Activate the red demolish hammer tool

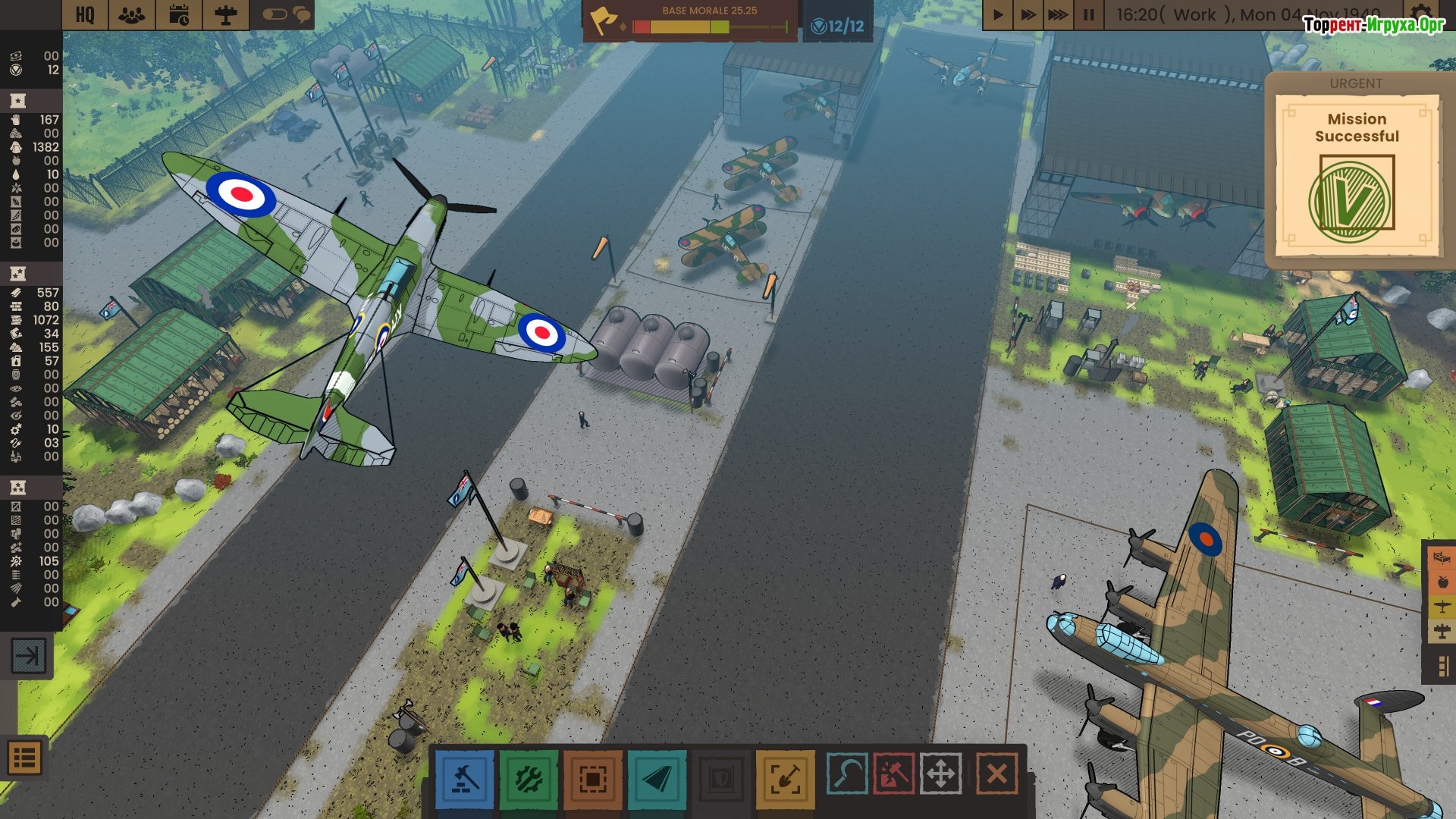(893, 774)
